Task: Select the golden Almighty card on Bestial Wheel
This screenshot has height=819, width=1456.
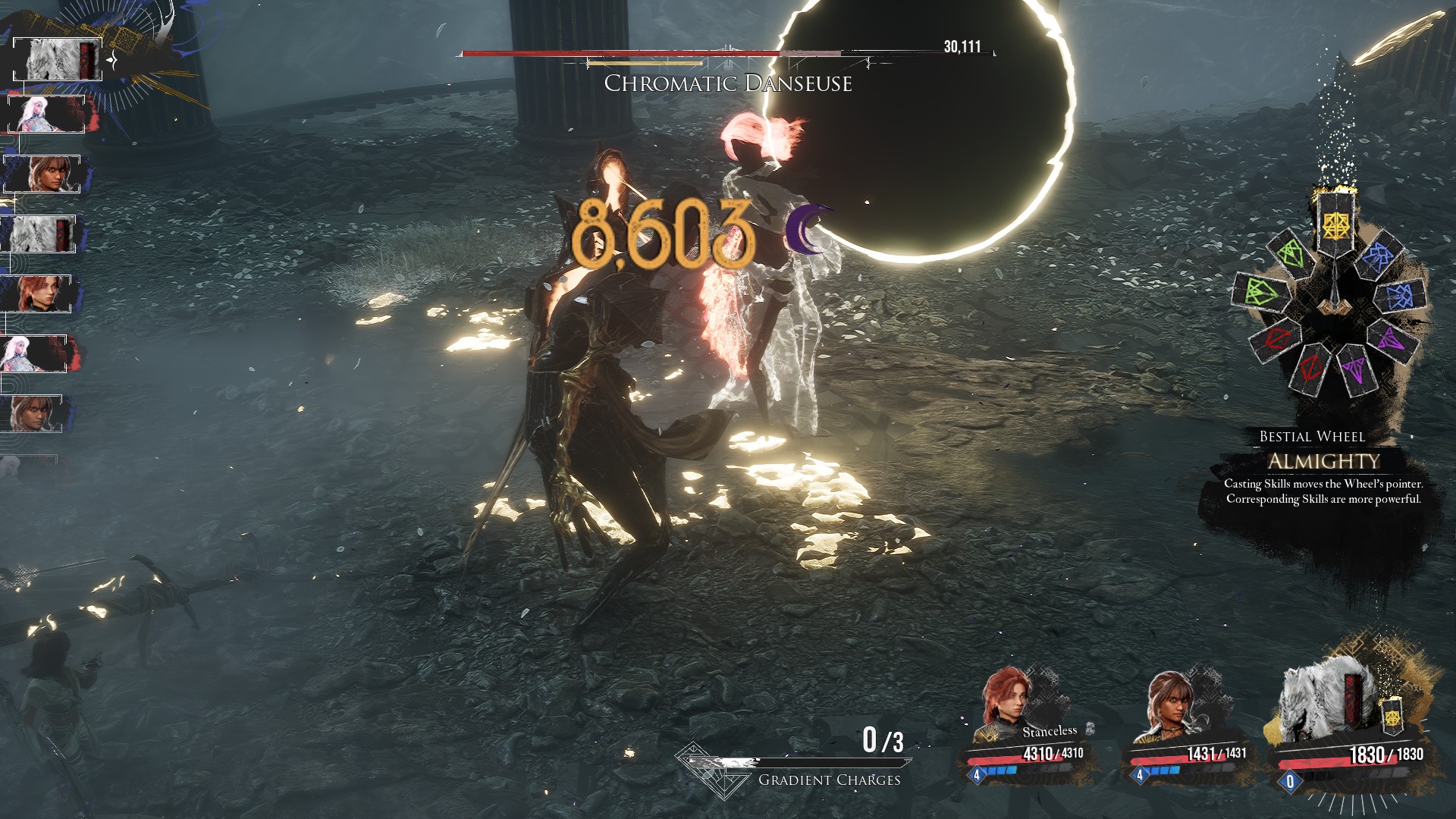Action: [x=1333, y=223]
